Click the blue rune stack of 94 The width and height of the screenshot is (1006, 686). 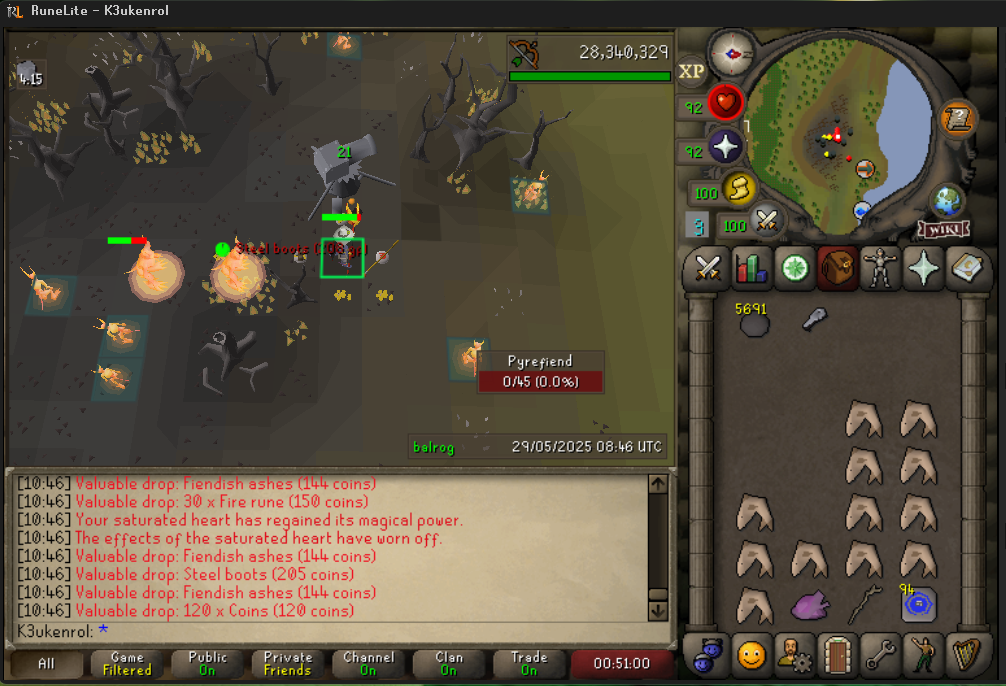(917, 605)
